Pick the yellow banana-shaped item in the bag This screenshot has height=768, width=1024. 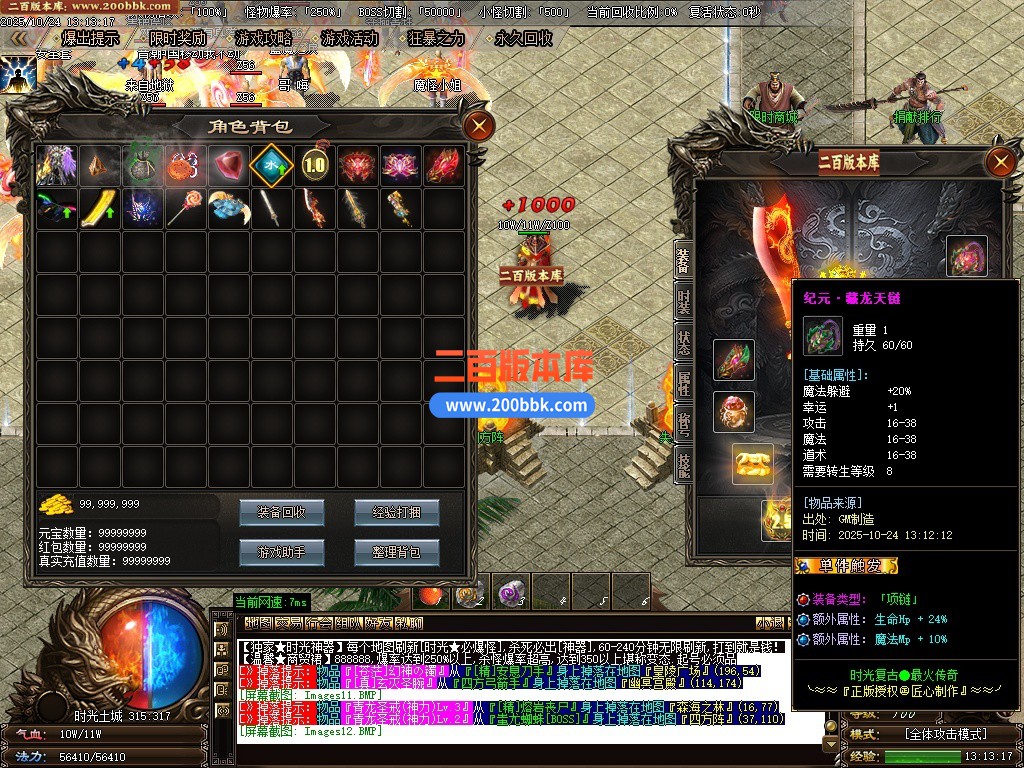99,208
